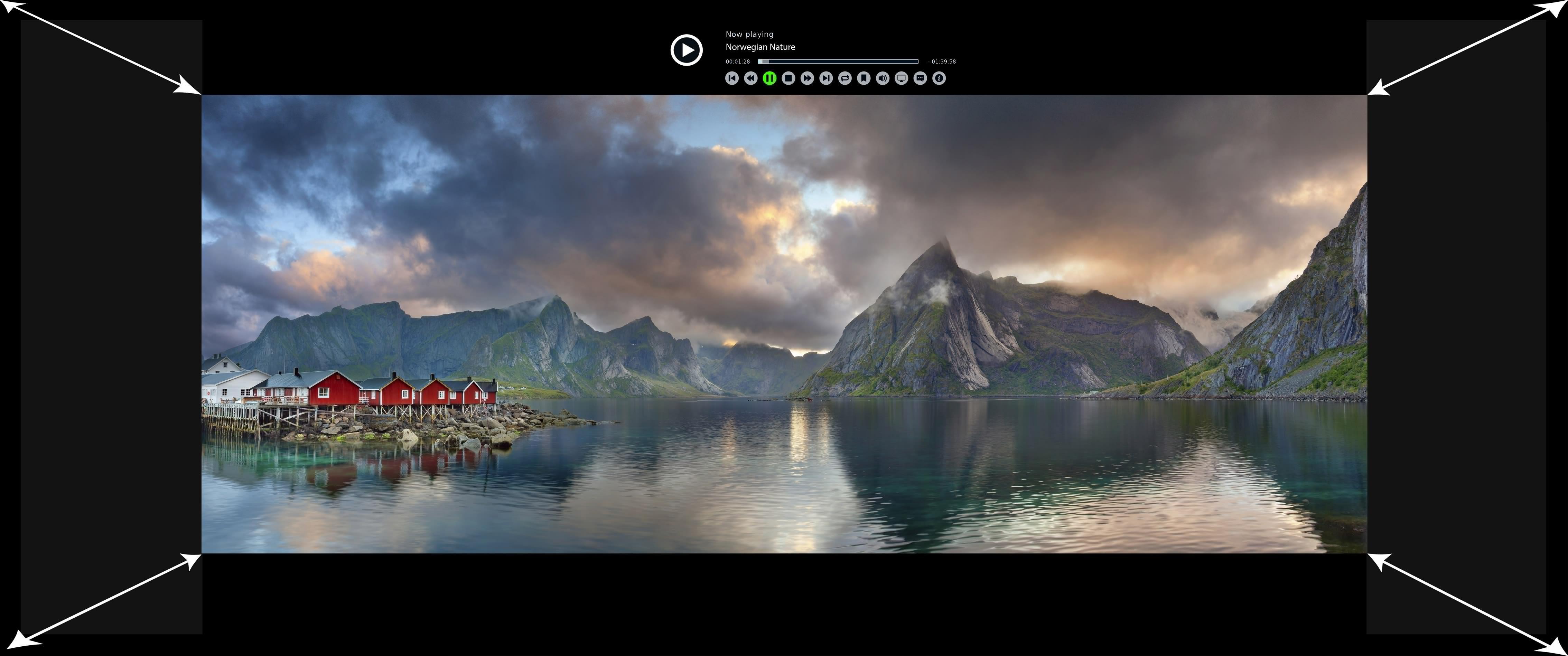Open audio settings via the speaker icon
The height and width of the screenshot is (656, 1568).
(883, 78)
